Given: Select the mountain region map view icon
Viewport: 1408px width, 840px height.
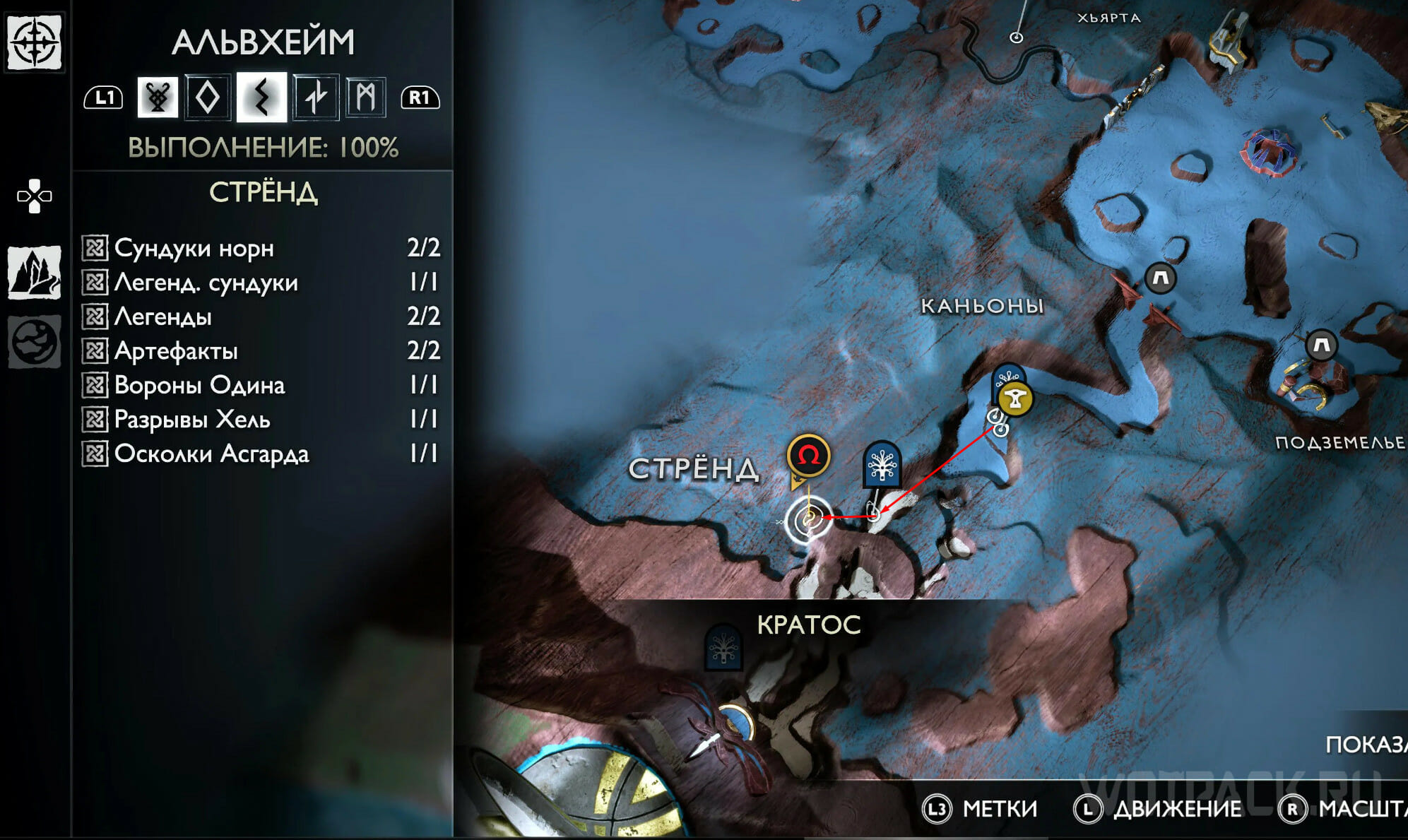Looking at the screenshot, I should (34, 273).
